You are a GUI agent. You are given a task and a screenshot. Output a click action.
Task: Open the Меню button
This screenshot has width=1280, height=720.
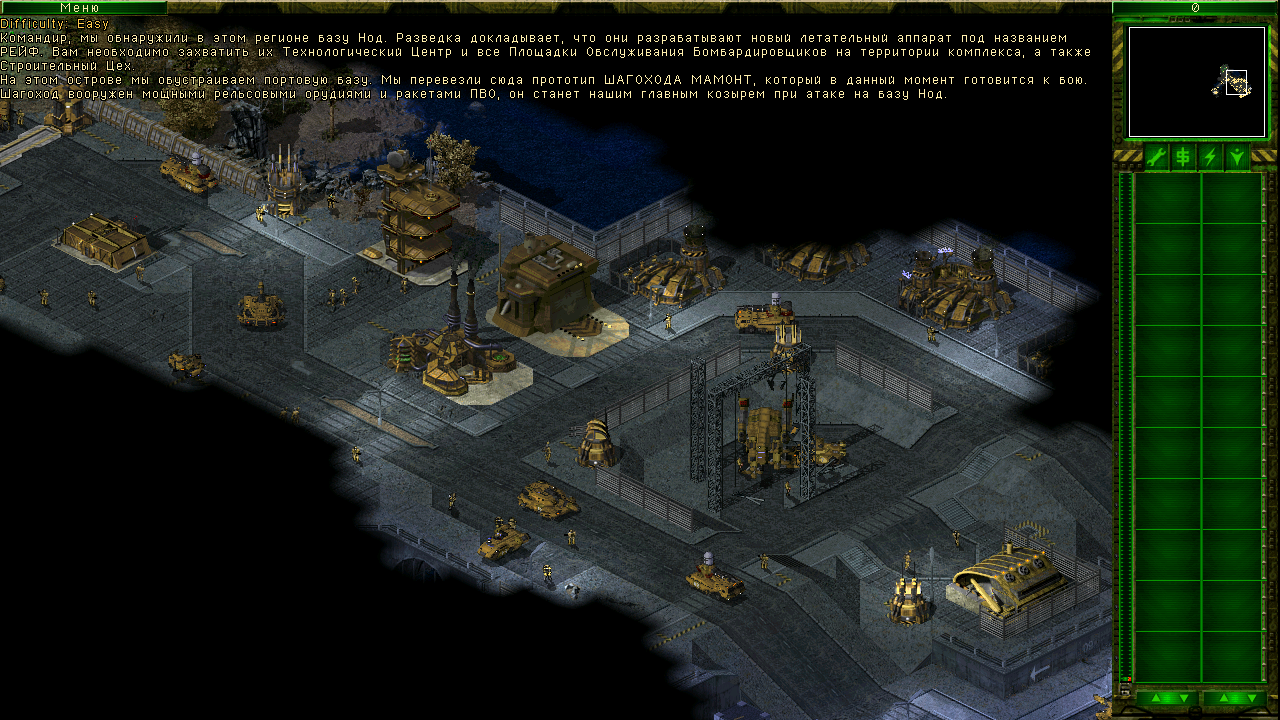(x=82, y=7)
